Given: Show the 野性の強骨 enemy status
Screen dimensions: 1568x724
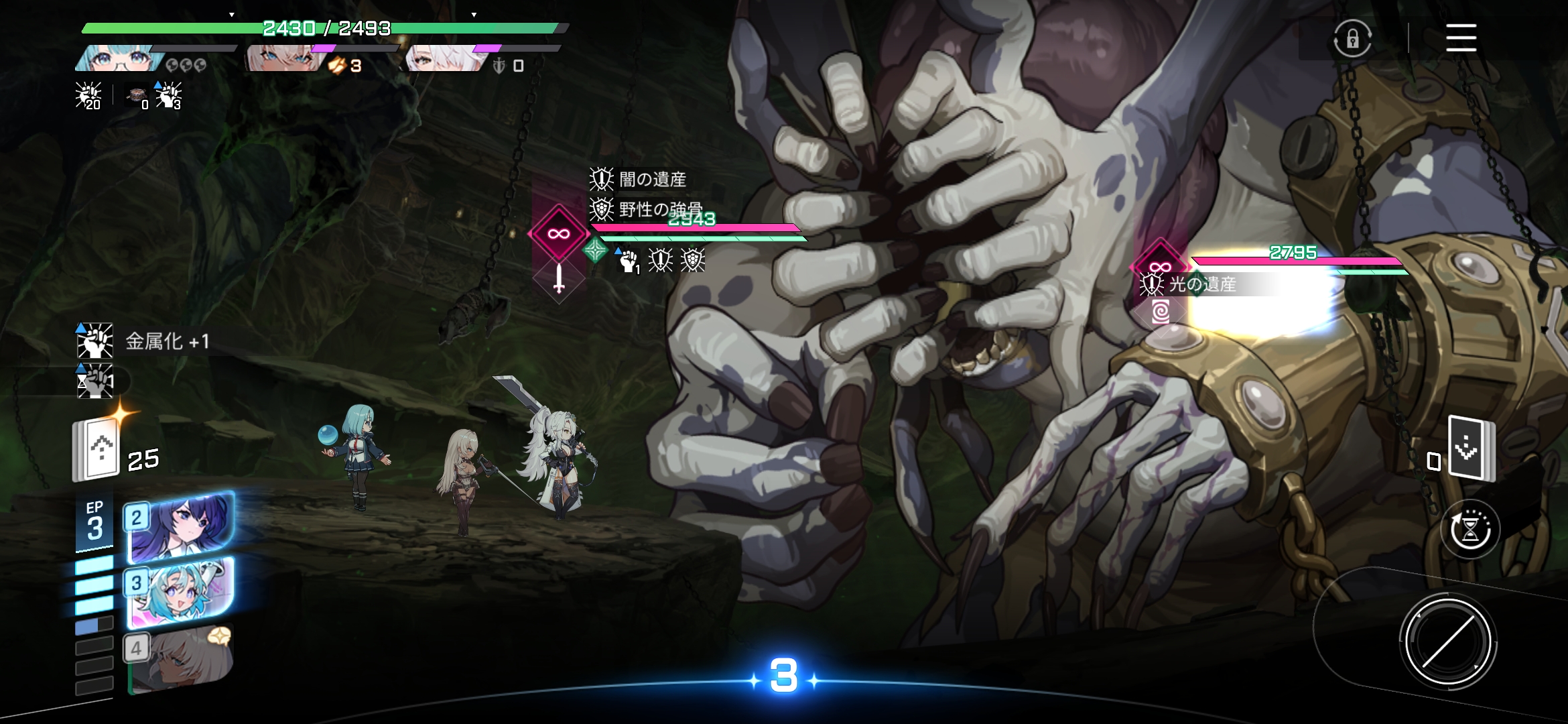Looking at the screenshot, I should pyautogui.click(x=645, y=209).
